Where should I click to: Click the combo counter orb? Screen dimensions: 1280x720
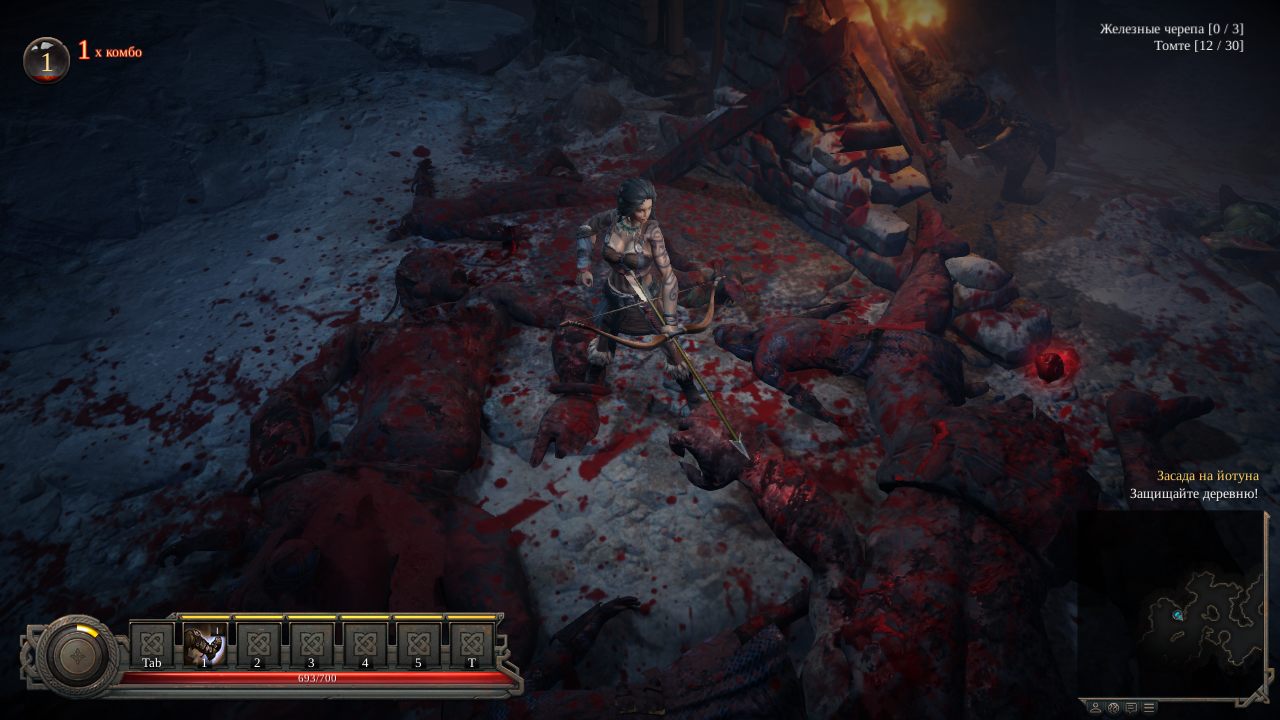click(46, 60)
